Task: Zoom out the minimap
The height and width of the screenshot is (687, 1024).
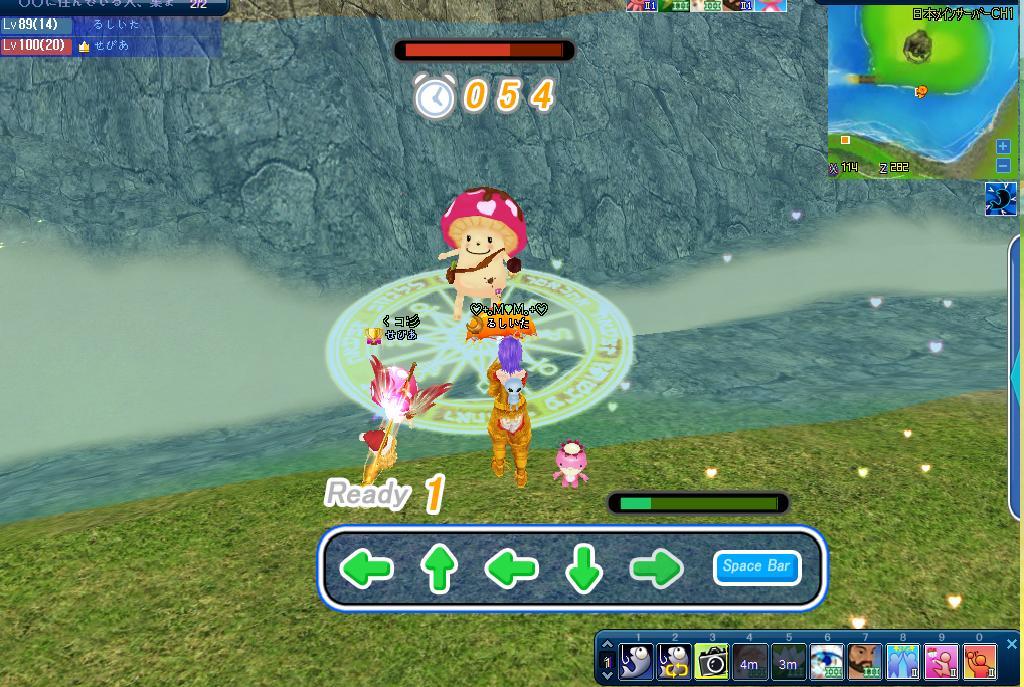Action: pyautogui.click(x=1003, y=166)
